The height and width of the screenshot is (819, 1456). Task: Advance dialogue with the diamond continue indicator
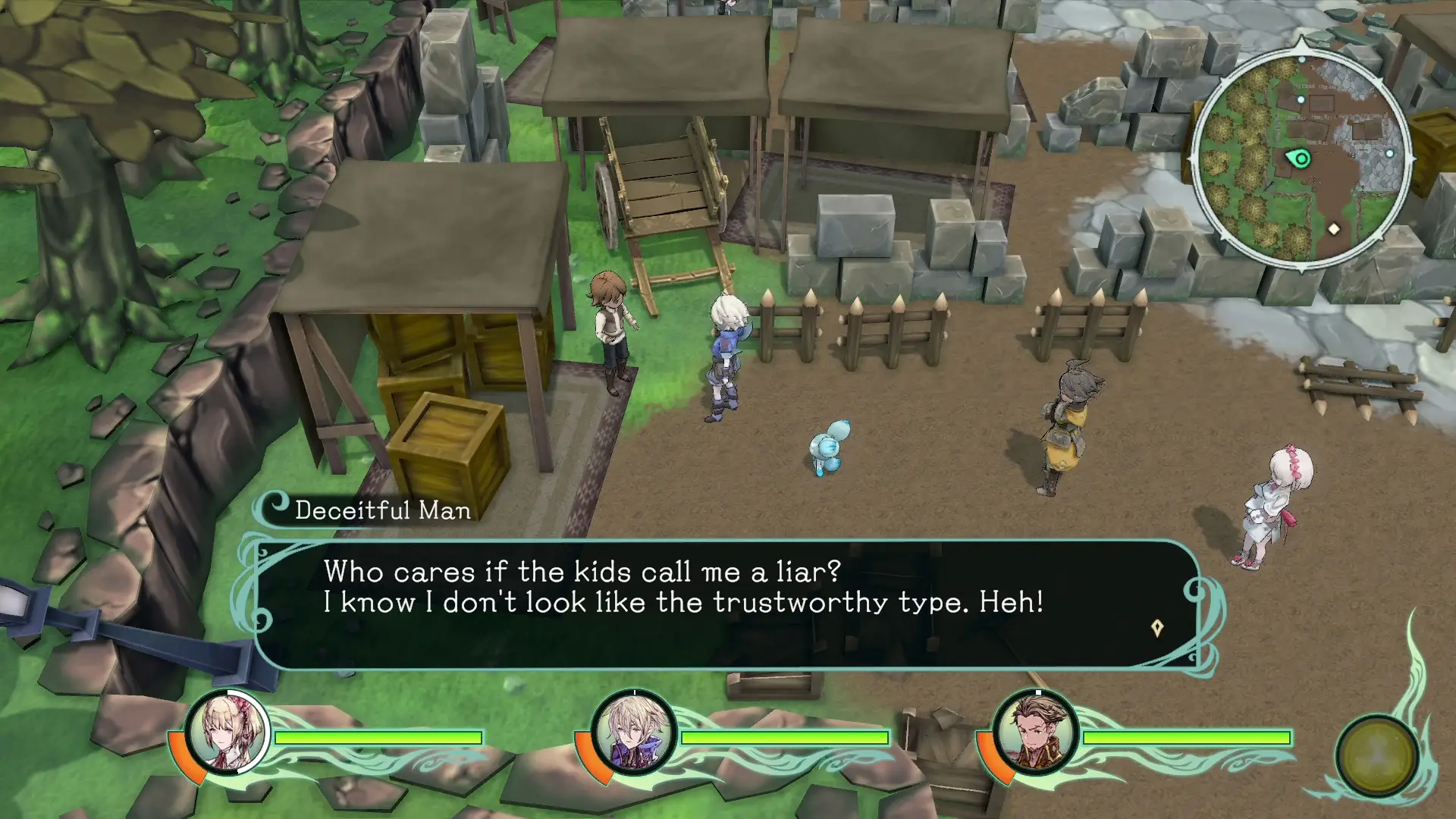click(x=1157, y=628)
